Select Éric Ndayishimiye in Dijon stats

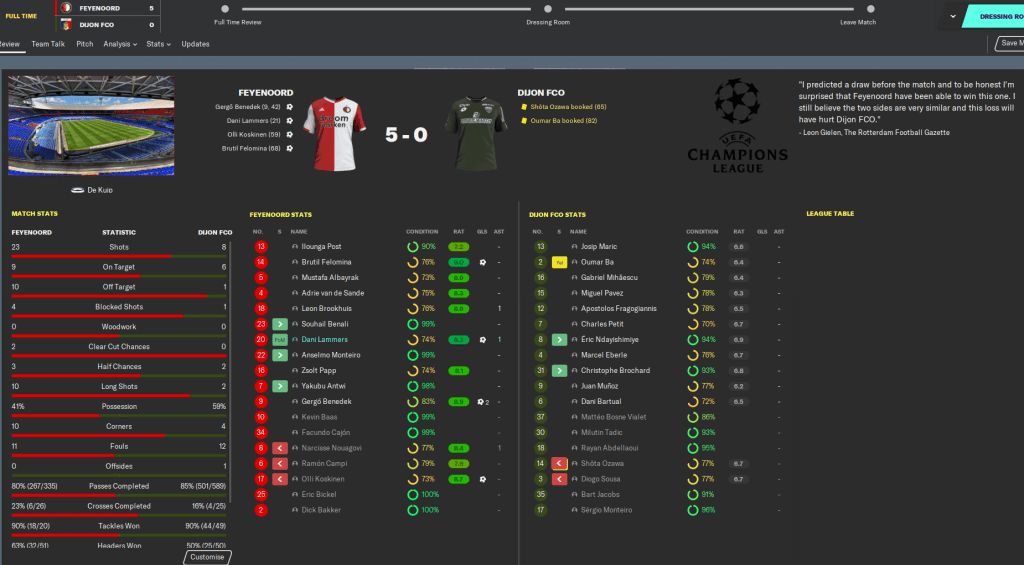(609, 340)
